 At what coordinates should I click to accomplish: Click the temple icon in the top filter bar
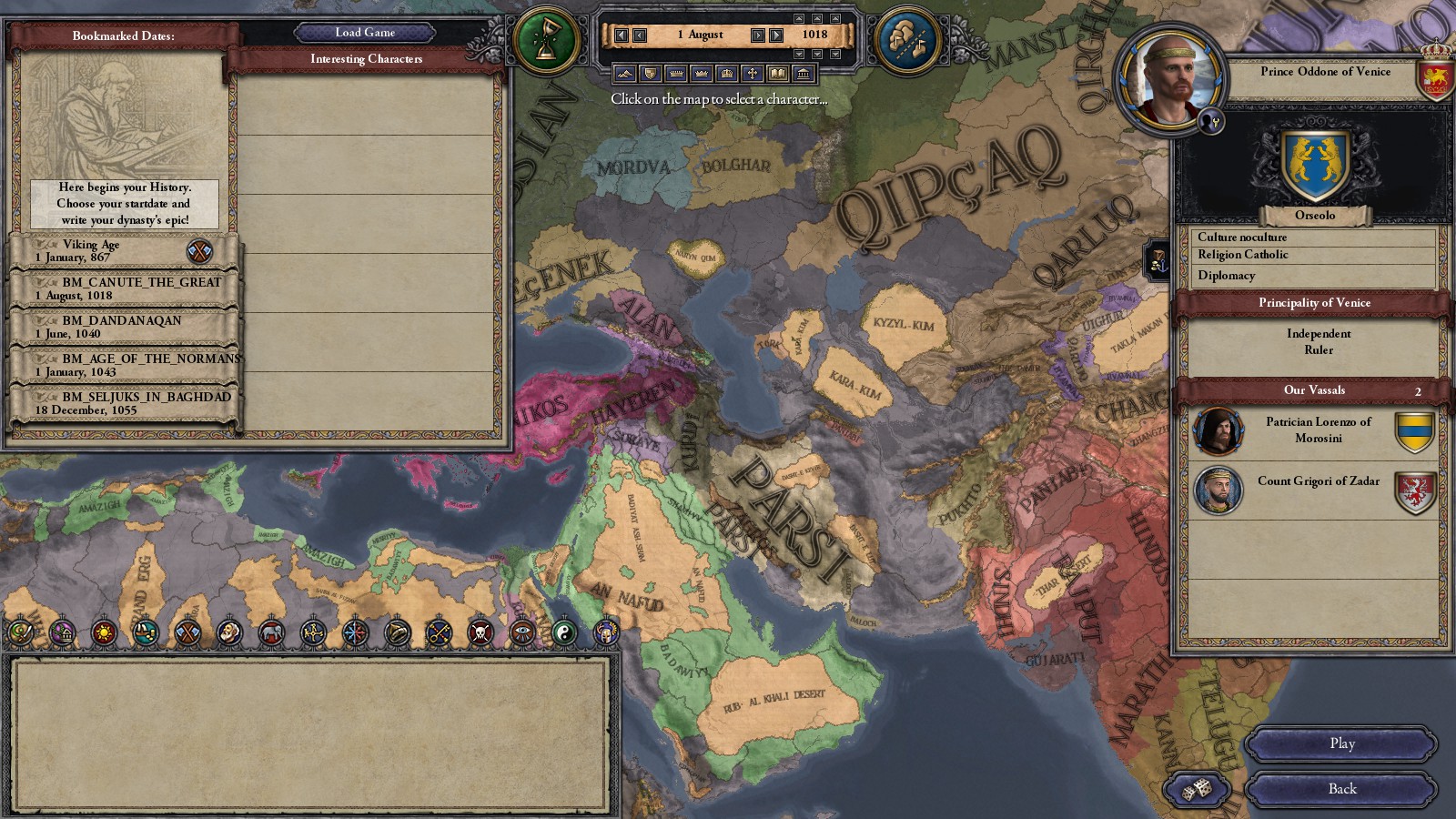pos(803,73)
